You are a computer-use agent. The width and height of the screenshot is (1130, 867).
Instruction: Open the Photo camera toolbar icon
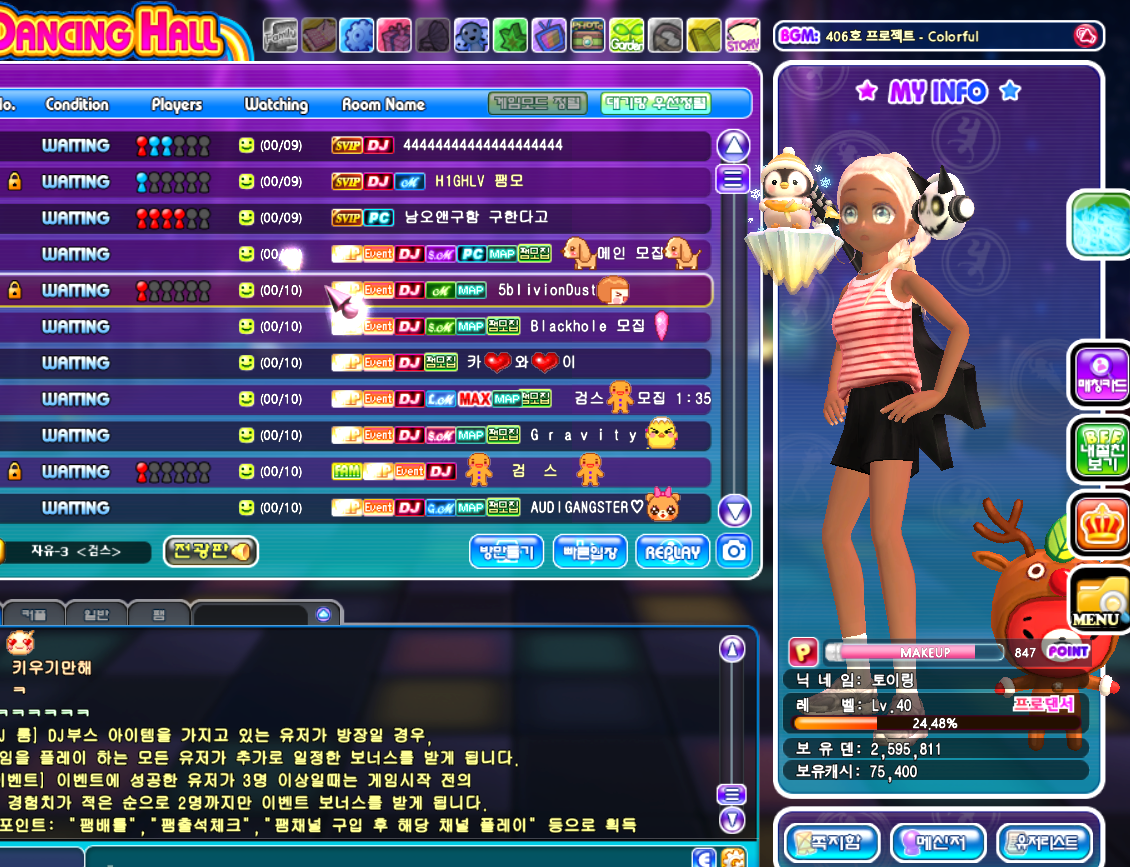pos(588,36)
